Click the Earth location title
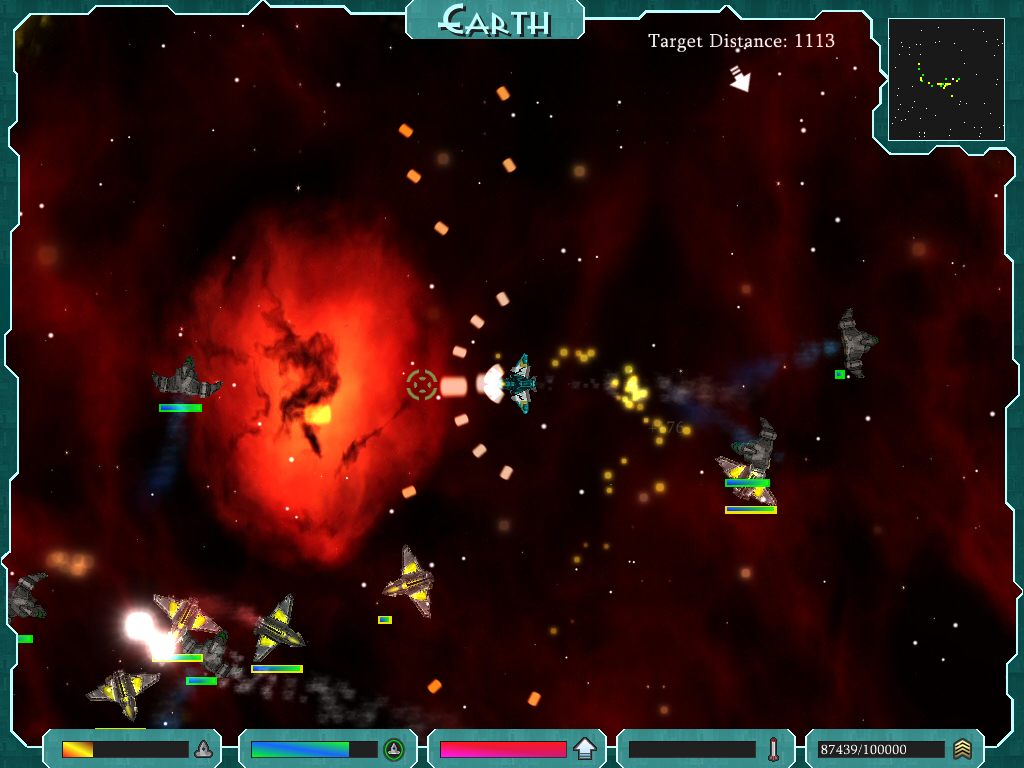 [x=495, y=19]
